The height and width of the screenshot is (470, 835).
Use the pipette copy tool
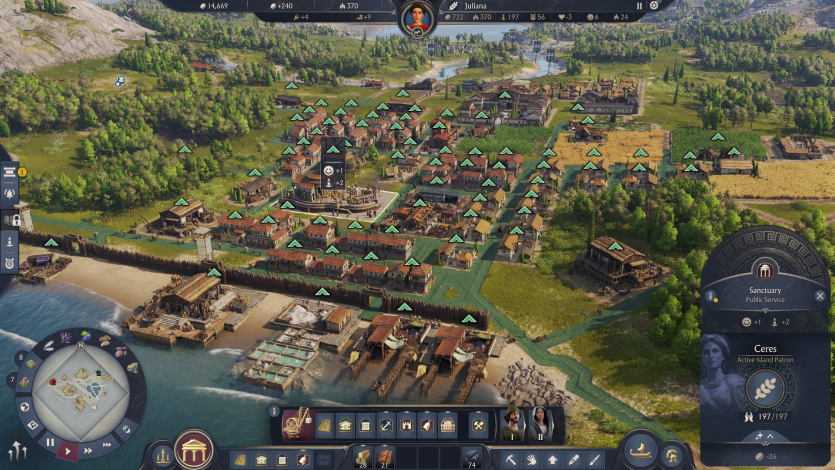[573, 459]
